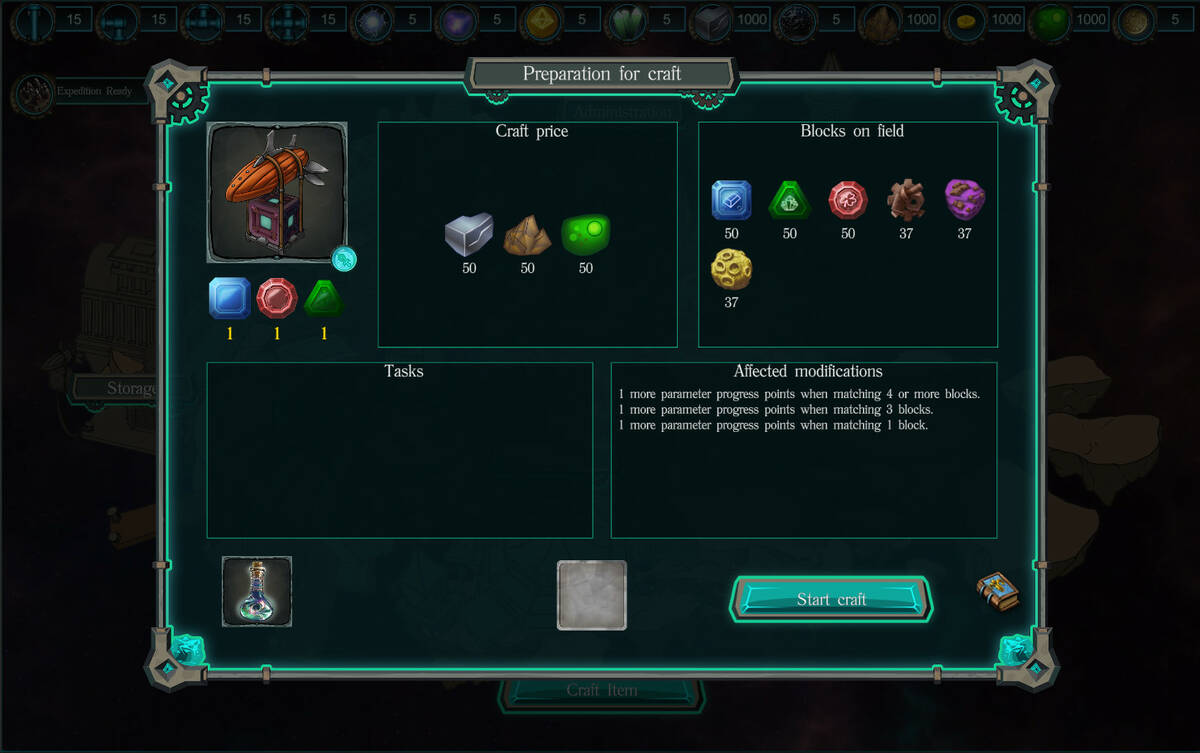Screen dimensions: 1200x753
Task: Open the blue recipe book
Action: tap(997, 591)
